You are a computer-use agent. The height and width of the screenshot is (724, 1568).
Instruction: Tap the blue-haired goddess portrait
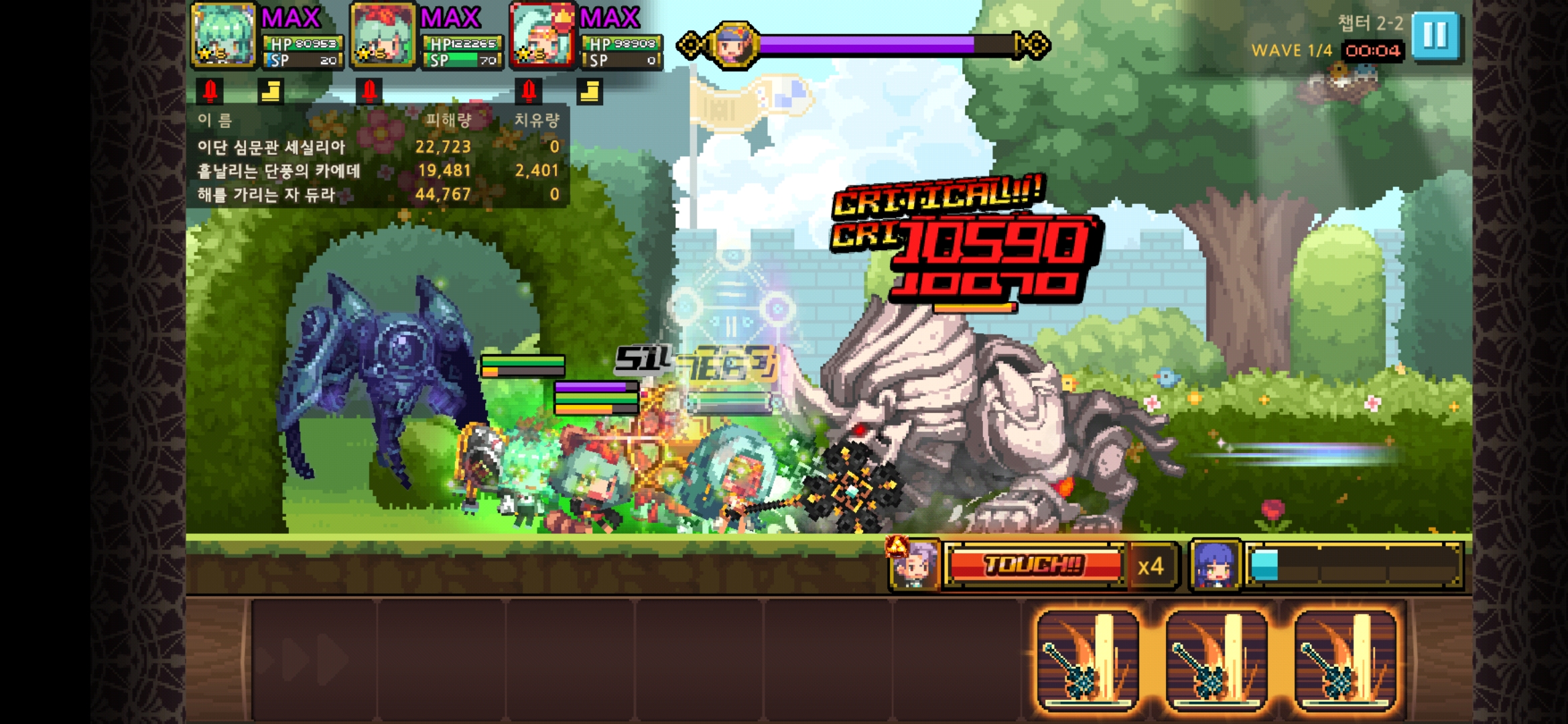[x=1214, y=566]
